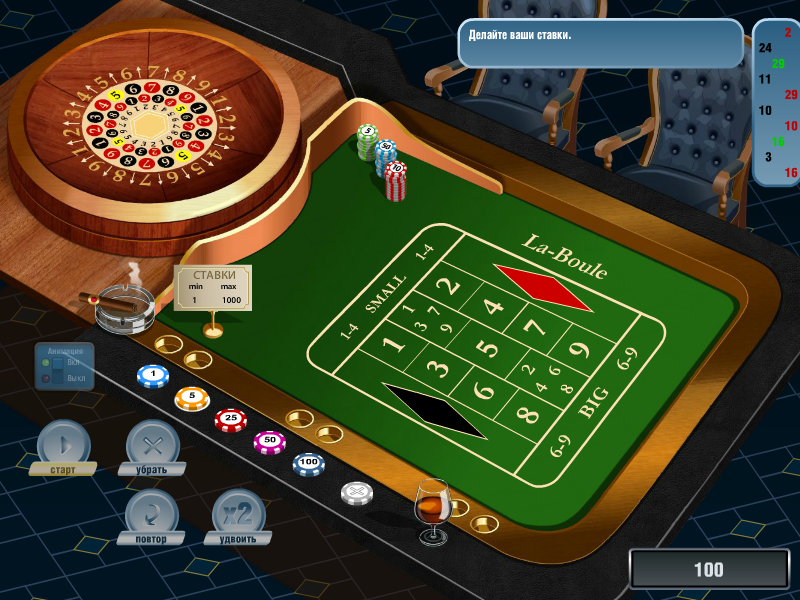Double the bet with удвоить x2
This screenshot has width=800, height=600.
pyautogui.click(x=238, y=512)
